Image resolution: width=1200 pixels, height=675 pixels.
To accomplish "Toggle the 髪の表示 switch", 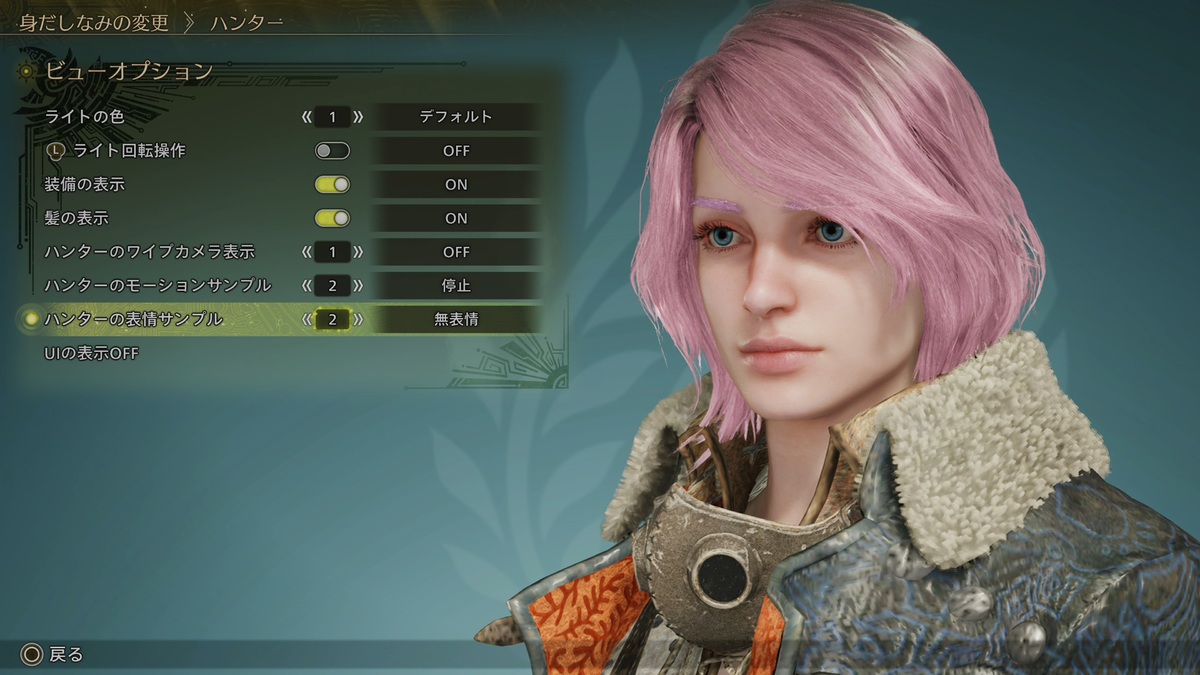I will coord(332,218).
